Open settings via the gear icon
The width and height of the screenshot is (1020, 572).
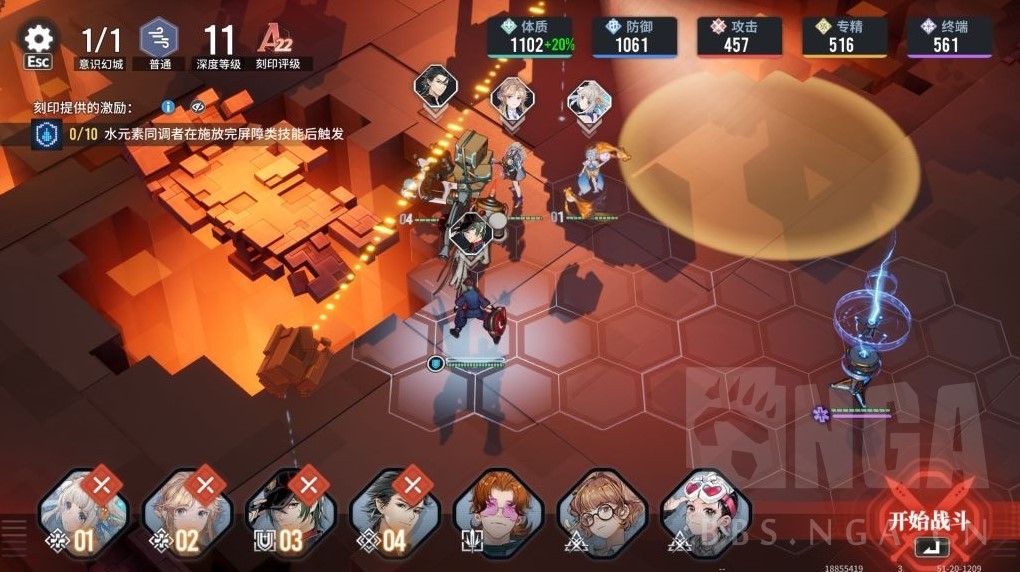(x=38, y=40)
